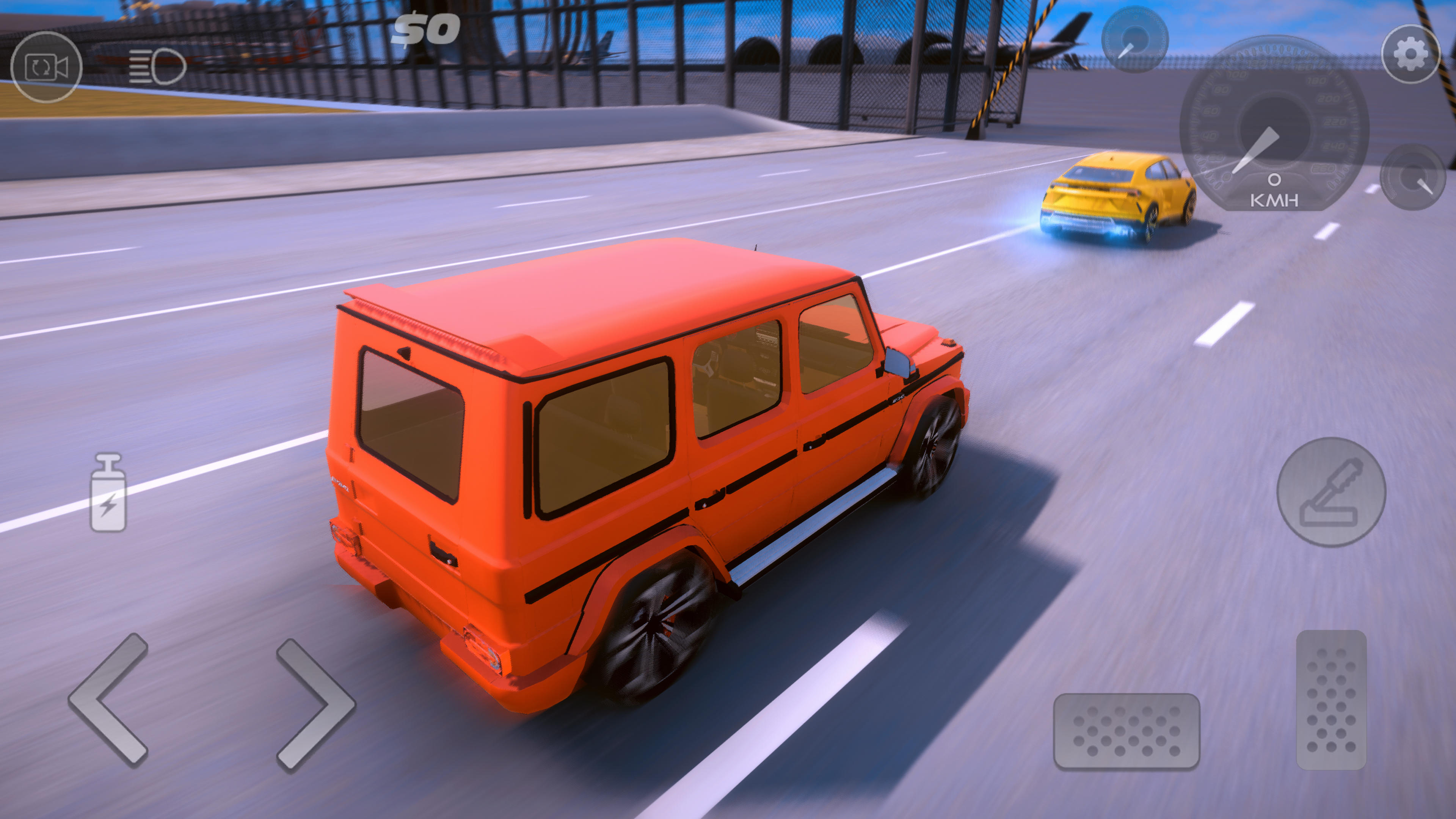Image resolution: width=1456 pixels, height=819 pixels.
Task: Tap the mini tachometer gauge top right
Action: click(1136, 39)
